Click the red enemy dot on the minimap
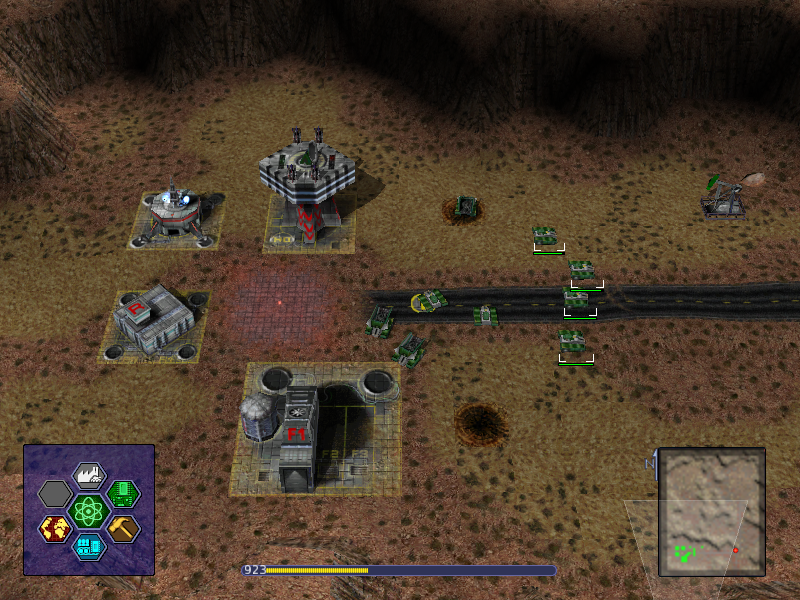 click(736, 550)
